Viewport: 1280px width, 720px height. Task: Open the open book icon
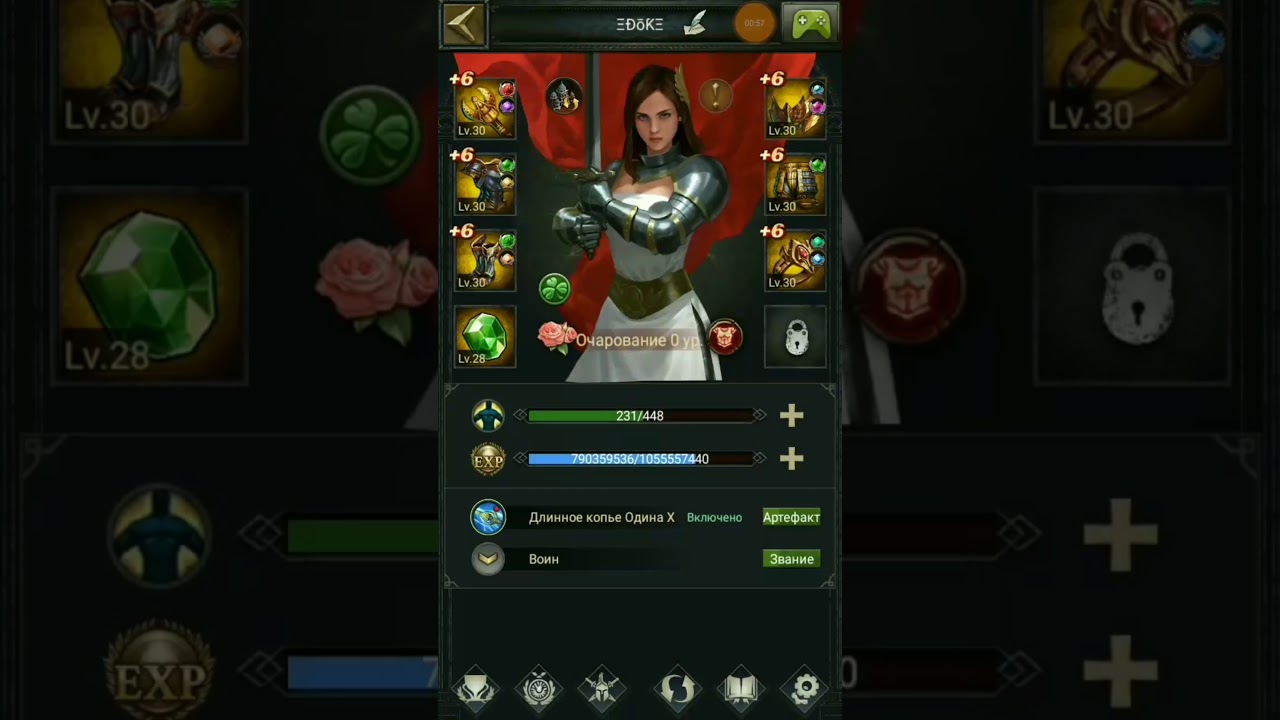pos(741,688)
